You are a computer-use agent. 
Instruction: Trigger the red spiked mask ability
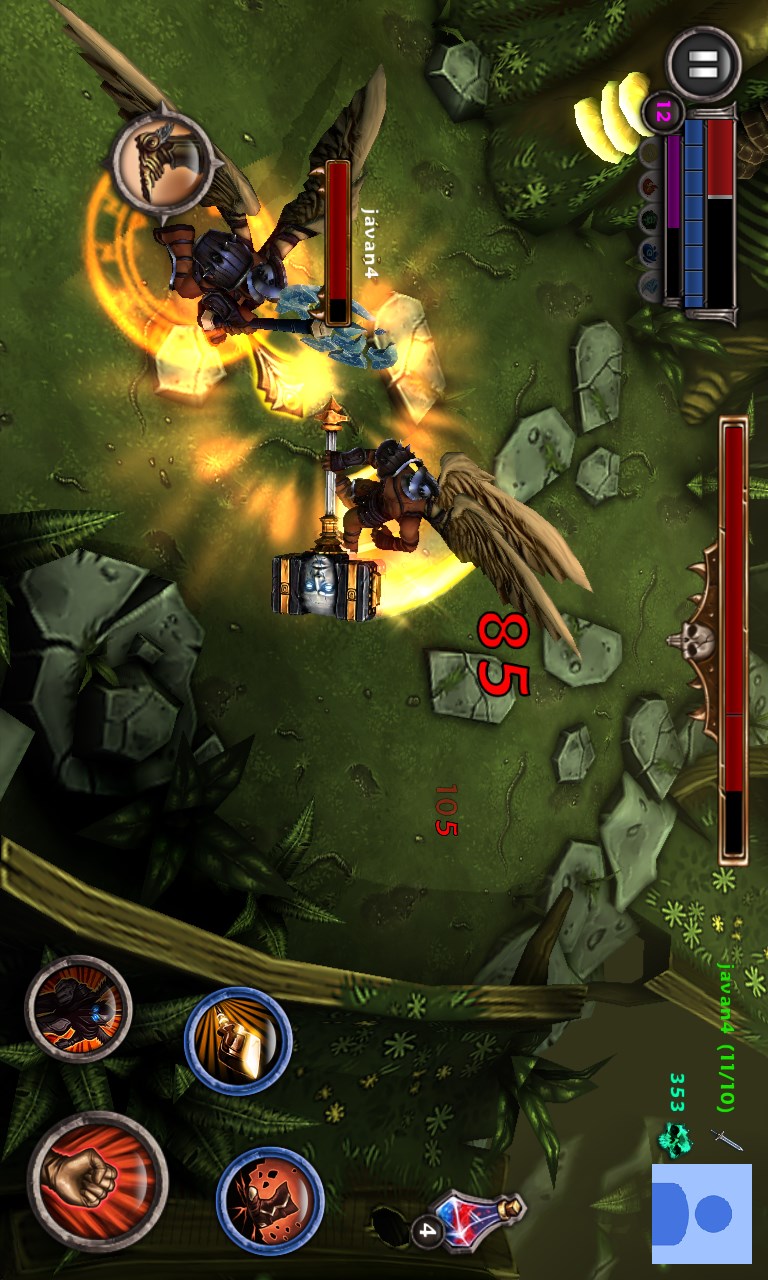tap(270, 1199)
